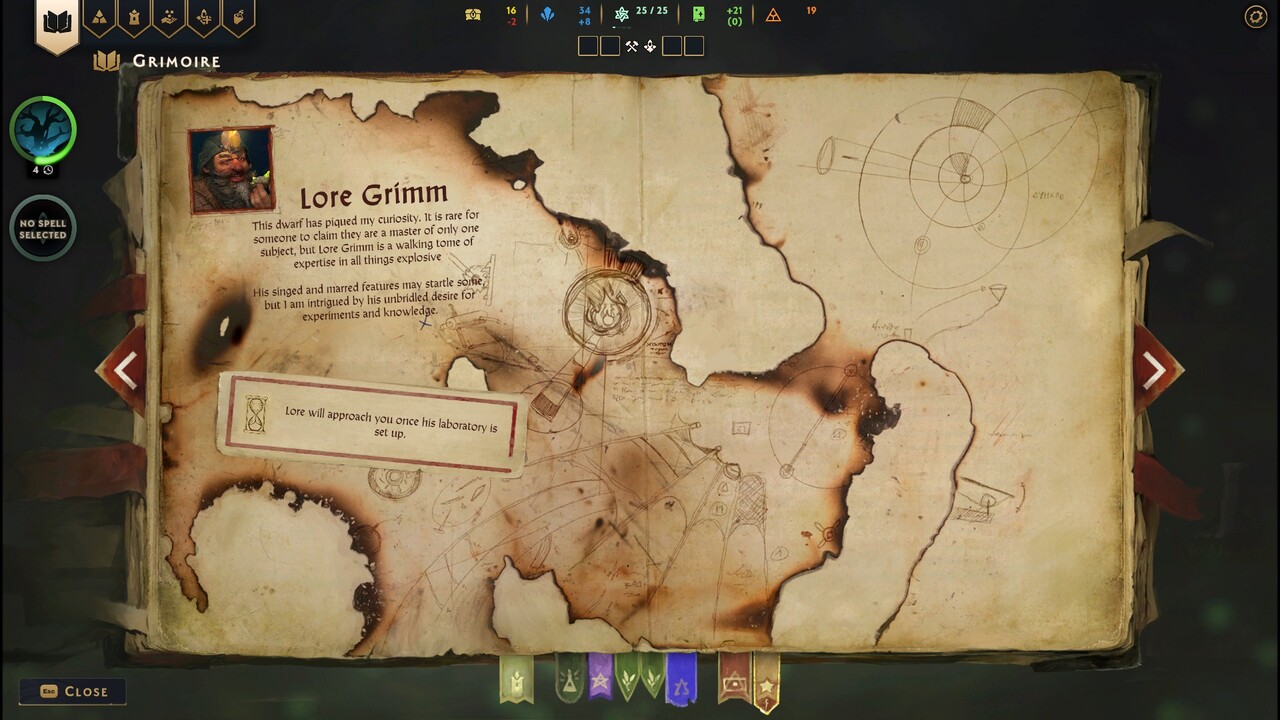Open the gold star bookmark
Screen dimensions: 1280x720
[x=766, y=684]
